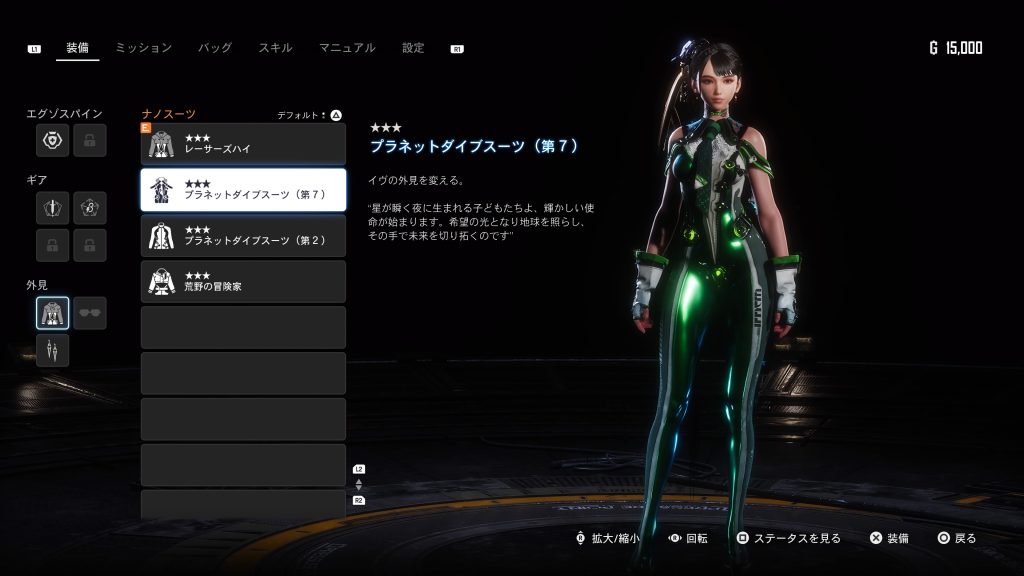Pick the プラネットダイブスーツ（第２） suit
This screenshot has height=576, width=1024.
click(243, 236)
